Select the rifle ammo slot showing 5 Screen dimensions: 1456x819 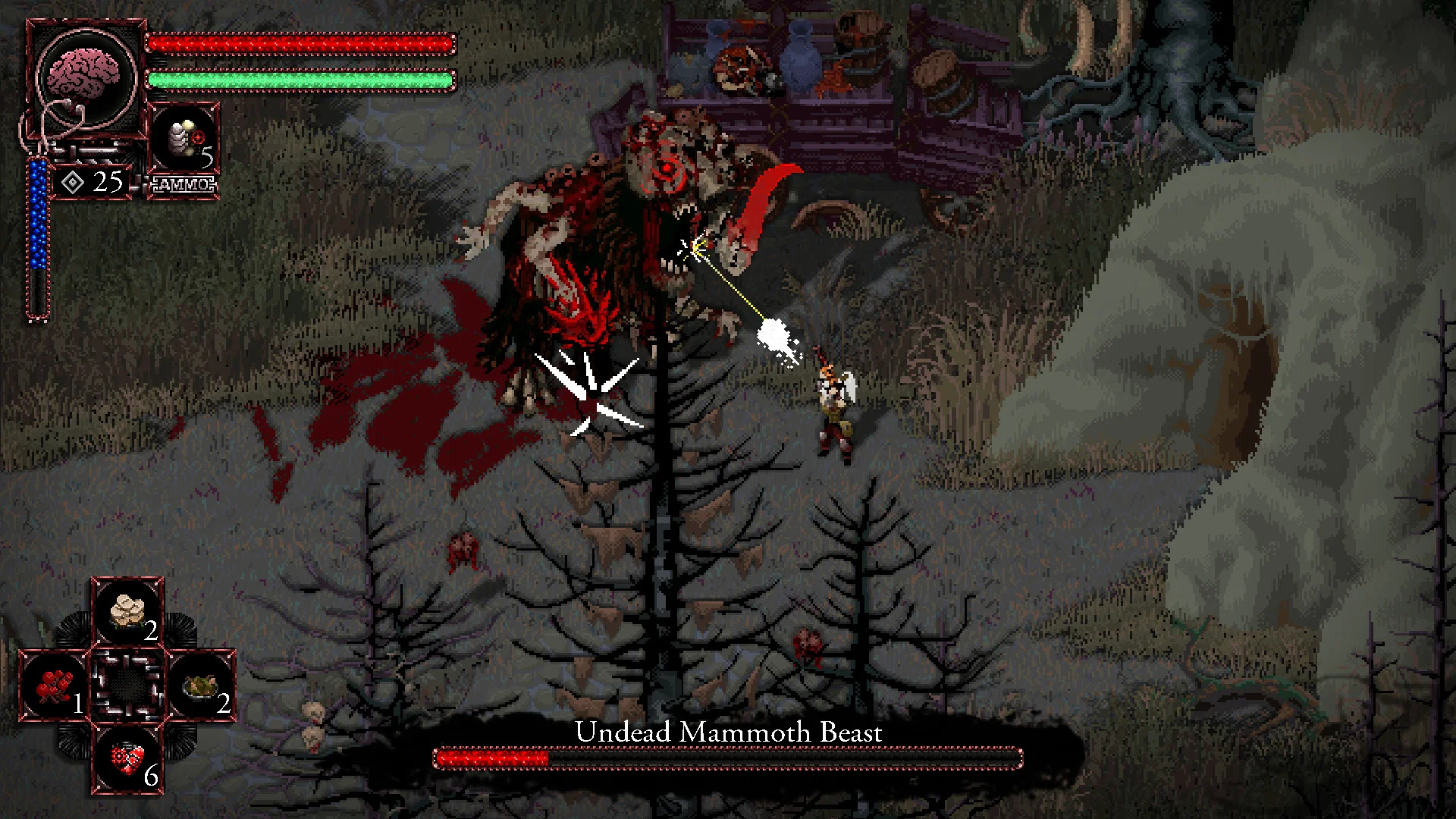182,140
